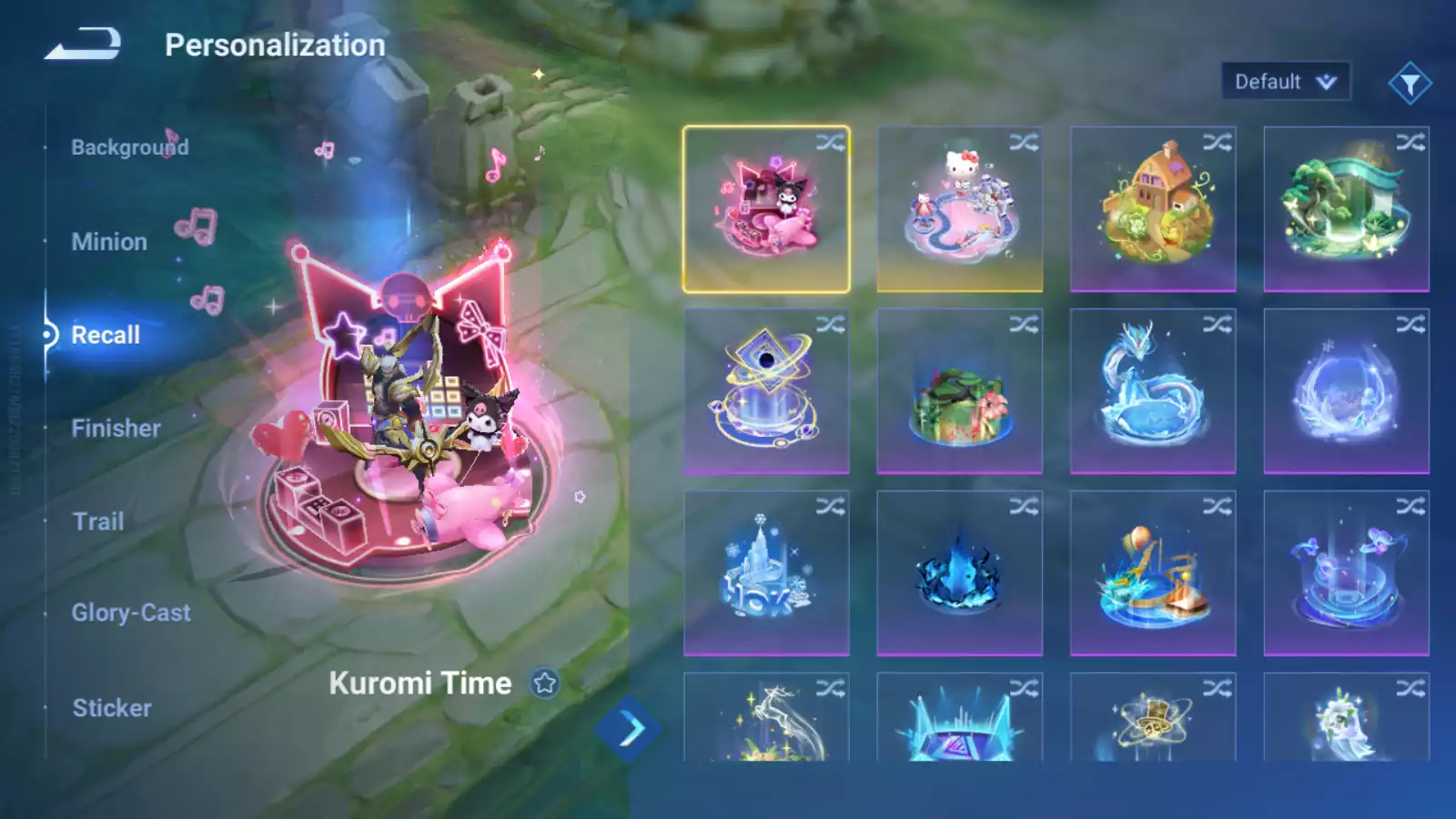Switch to the Finisher tab
Viewport: 1456px width, 819px height.
[116, 429]
